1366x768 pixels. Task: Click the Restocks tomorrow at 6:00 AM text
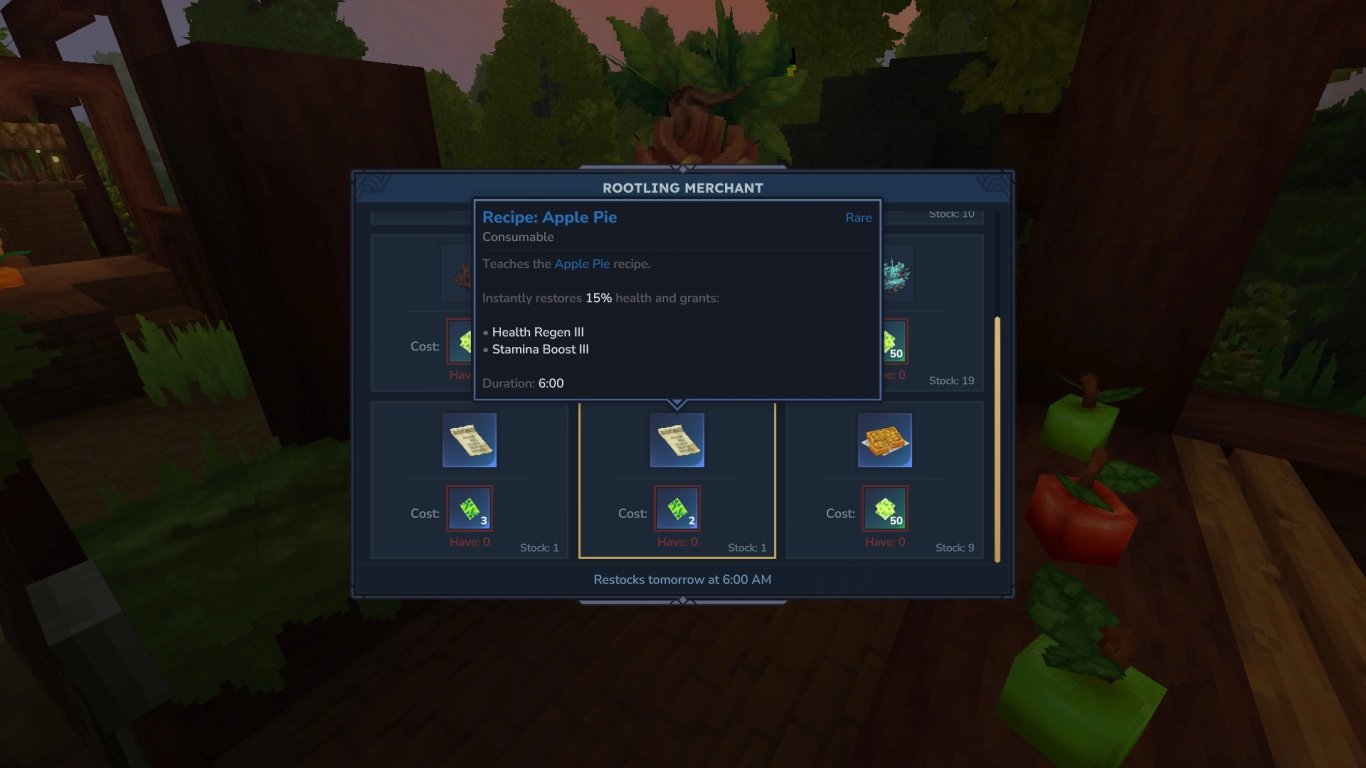tap(683, 579)
